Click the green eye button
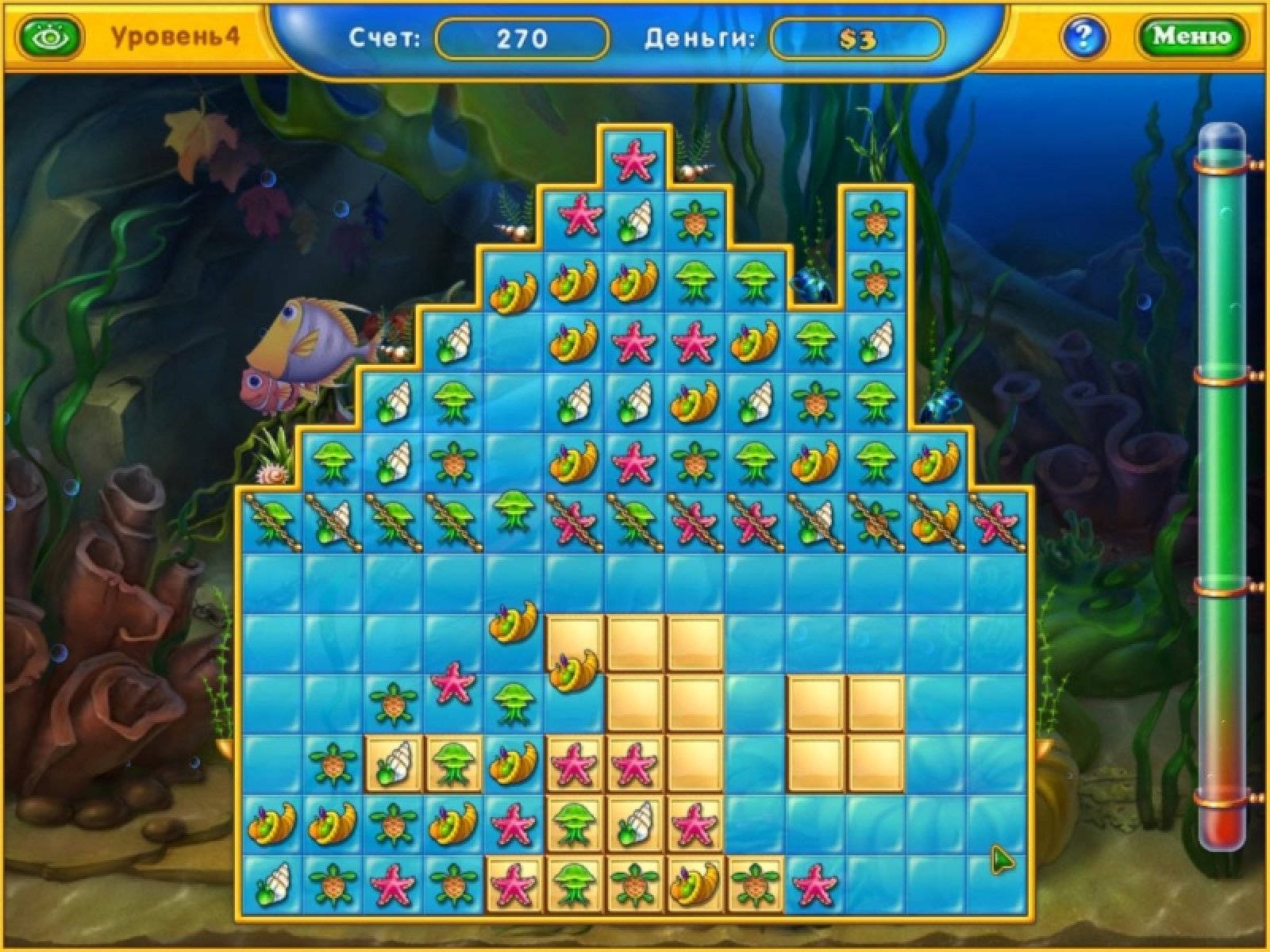The width and height of the screenshot is (1270, 952). coord(52,36)
